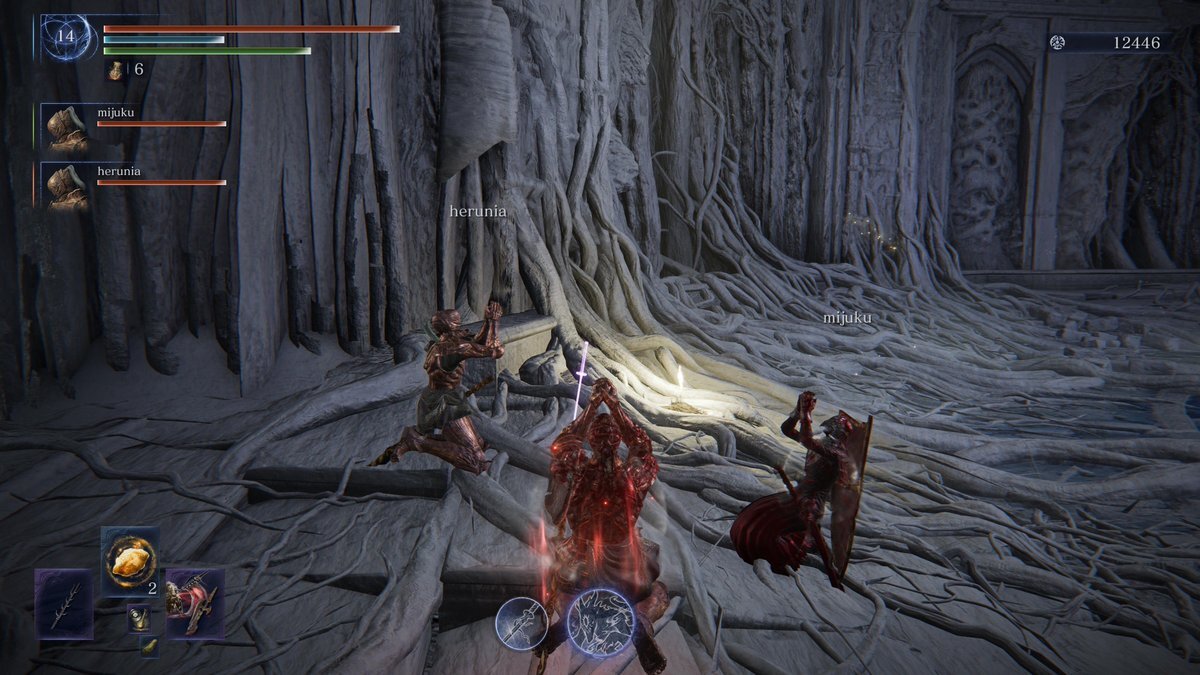The height and width of the screenshot is (675, 1200).
Task: Select the red jawed weapon slot
Action: click(194, 601)
